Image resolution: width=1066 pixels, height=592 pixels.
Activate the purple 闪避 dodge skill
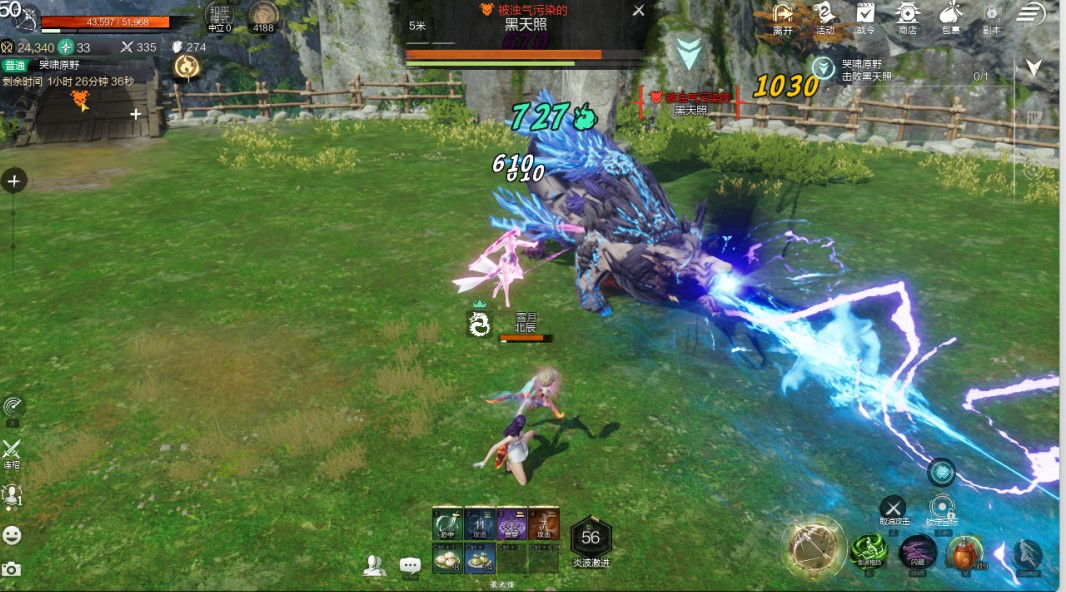917,551
